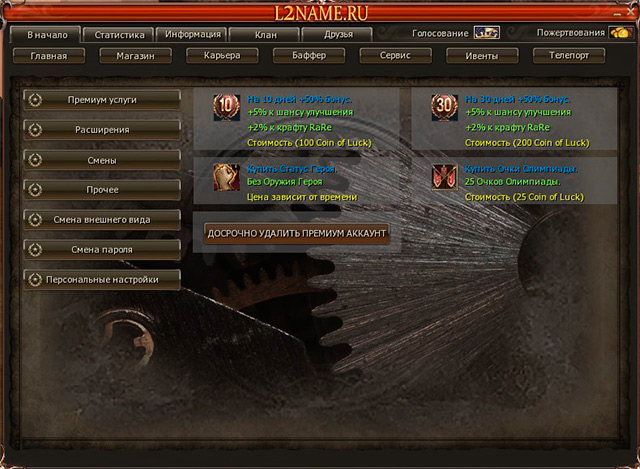Viewport: 640px width, 469px height.
Task: Select the Сервис button
Action: (x=394, y=56)
